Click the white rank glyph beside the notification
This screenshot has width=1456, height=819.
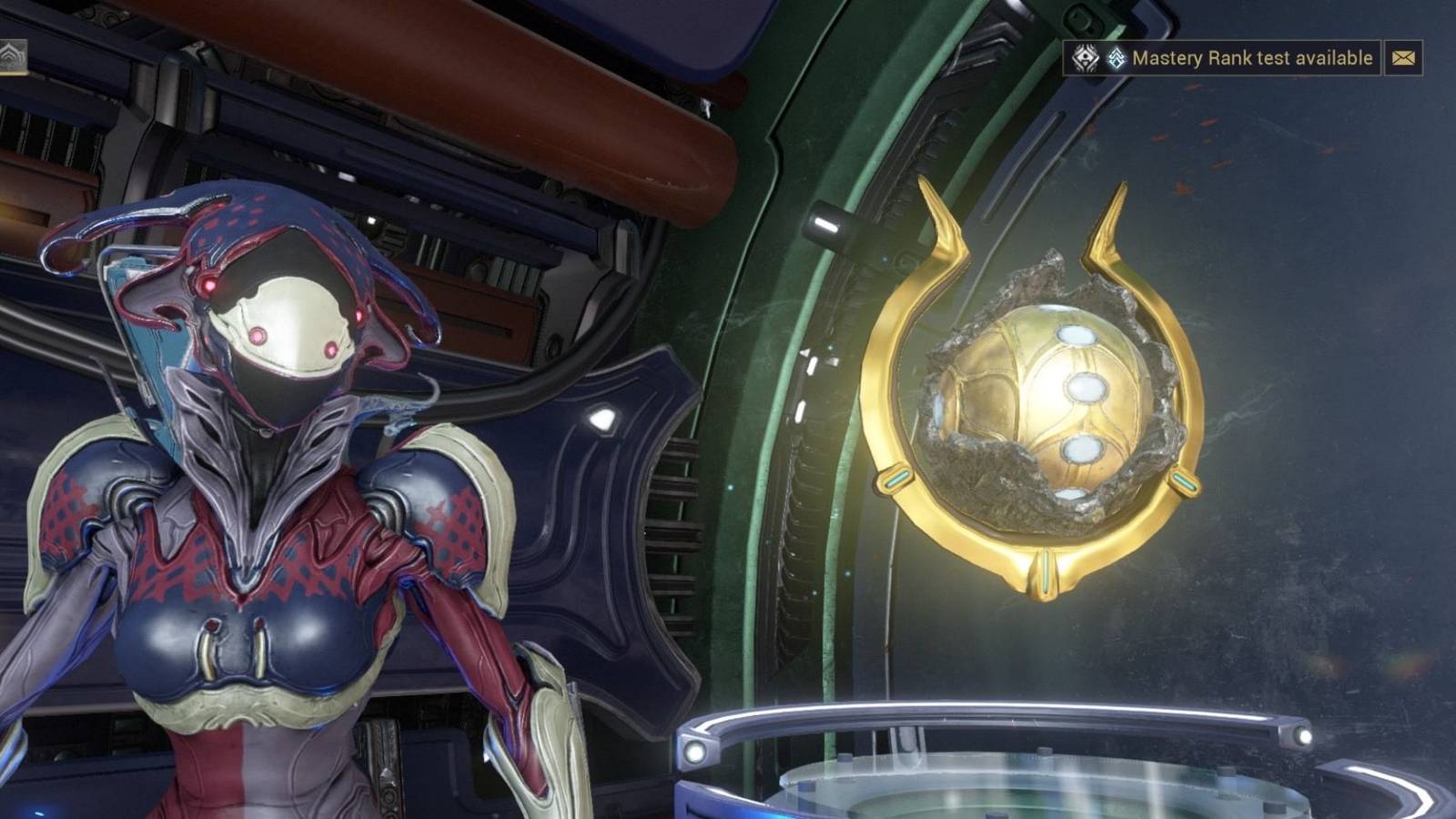click(1086, 57)
